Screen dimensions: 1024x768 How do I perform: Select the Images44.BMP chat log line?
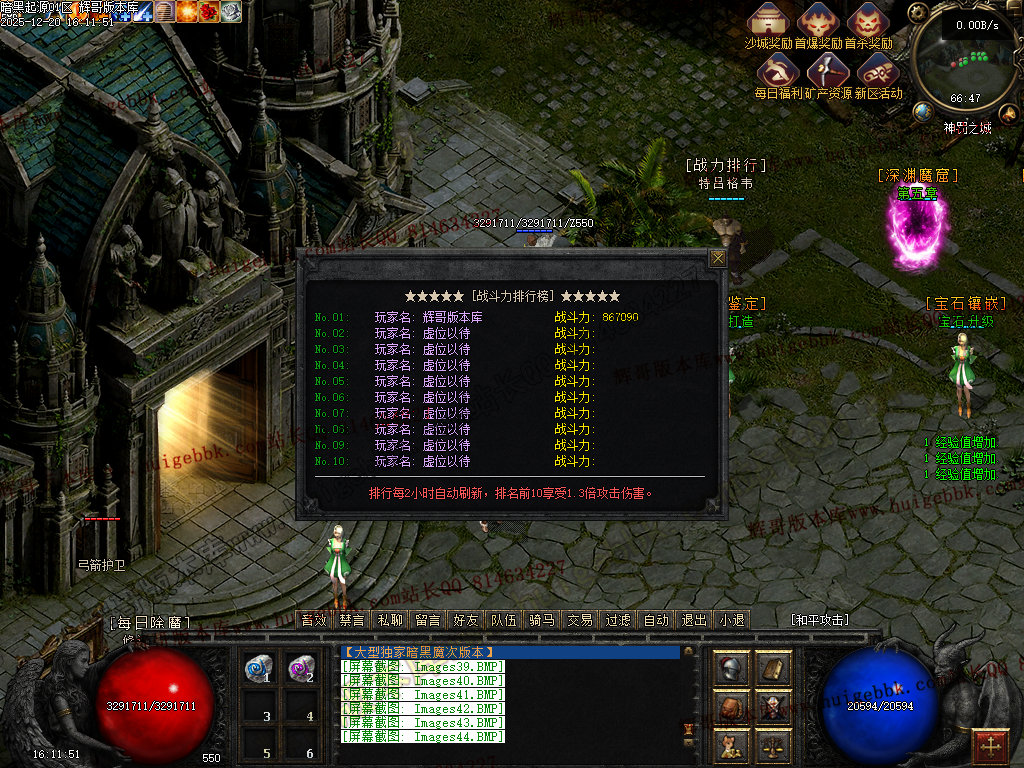(423, 737)
